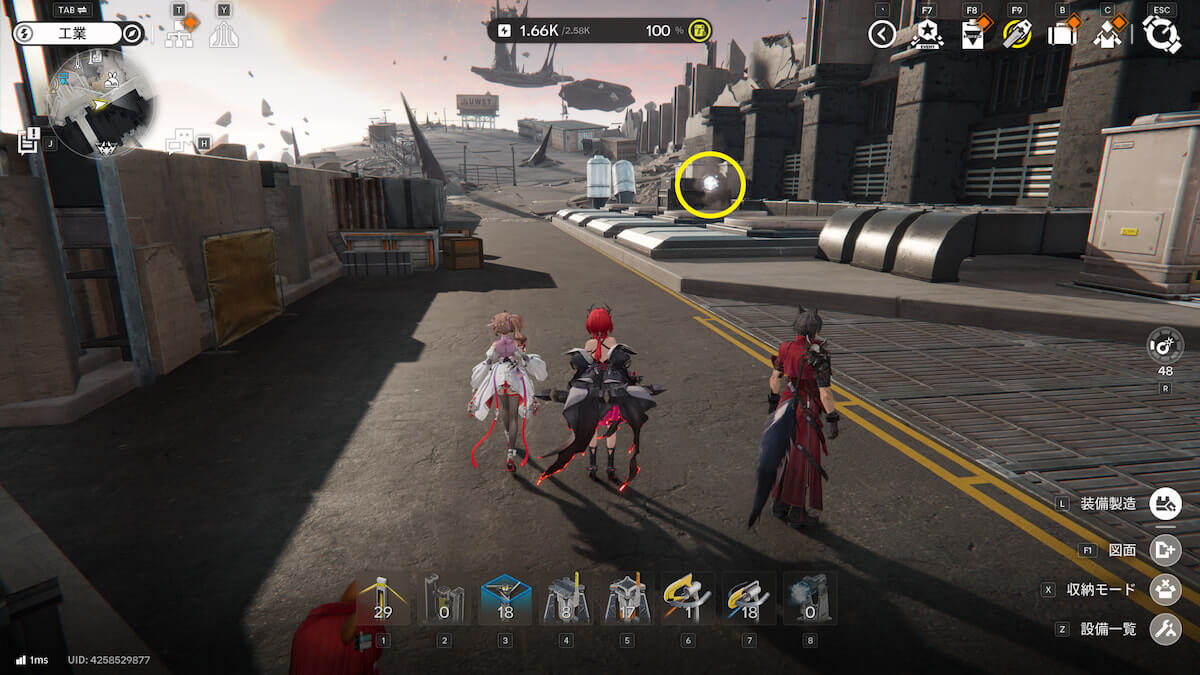This screenshot has width=1200, height=675.
Task: Open the operator character menu icon
Action: 1107,35
